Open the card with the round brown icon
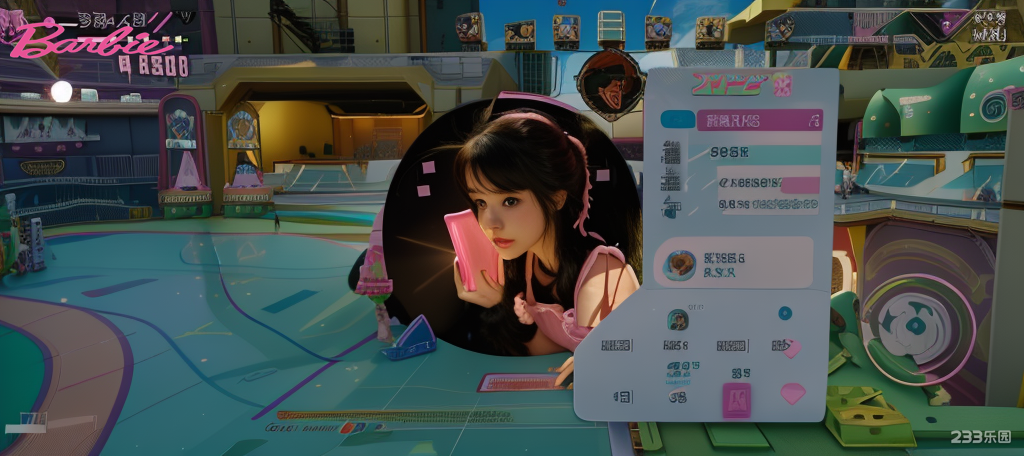 point(733,263)
